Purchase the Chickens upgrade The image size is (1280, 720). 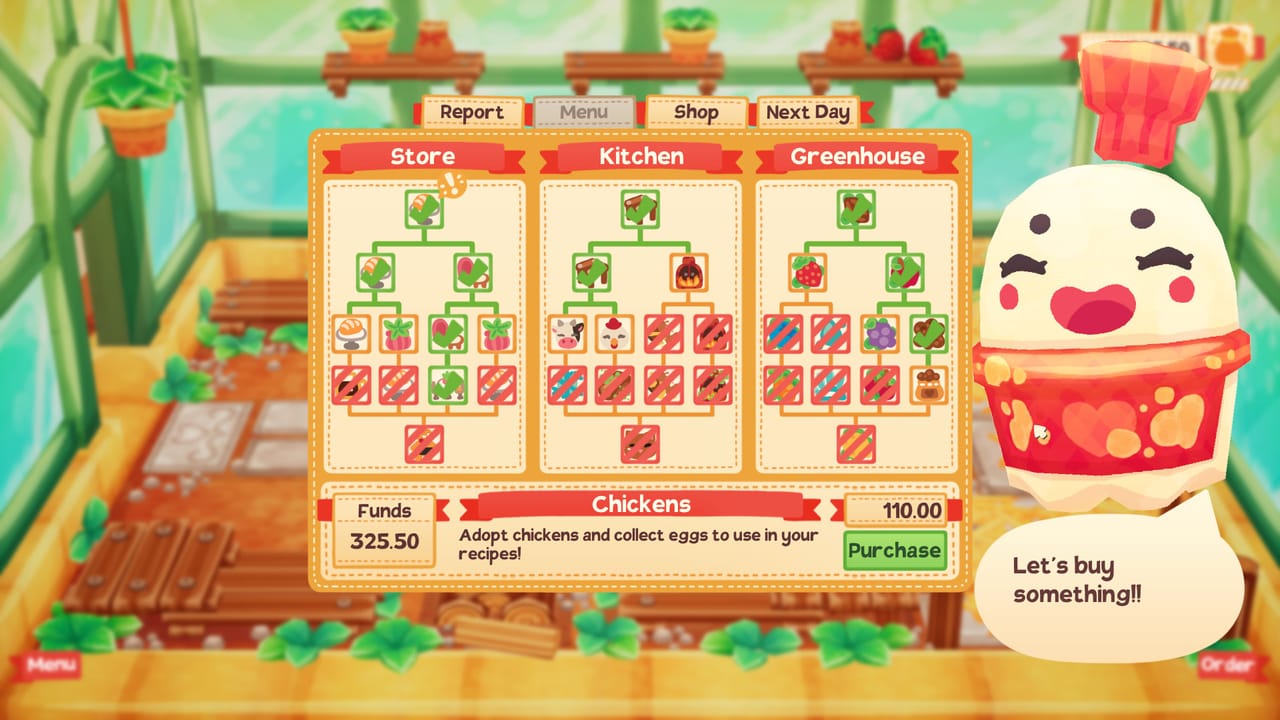pyautogui.click(x=893, y=550)
